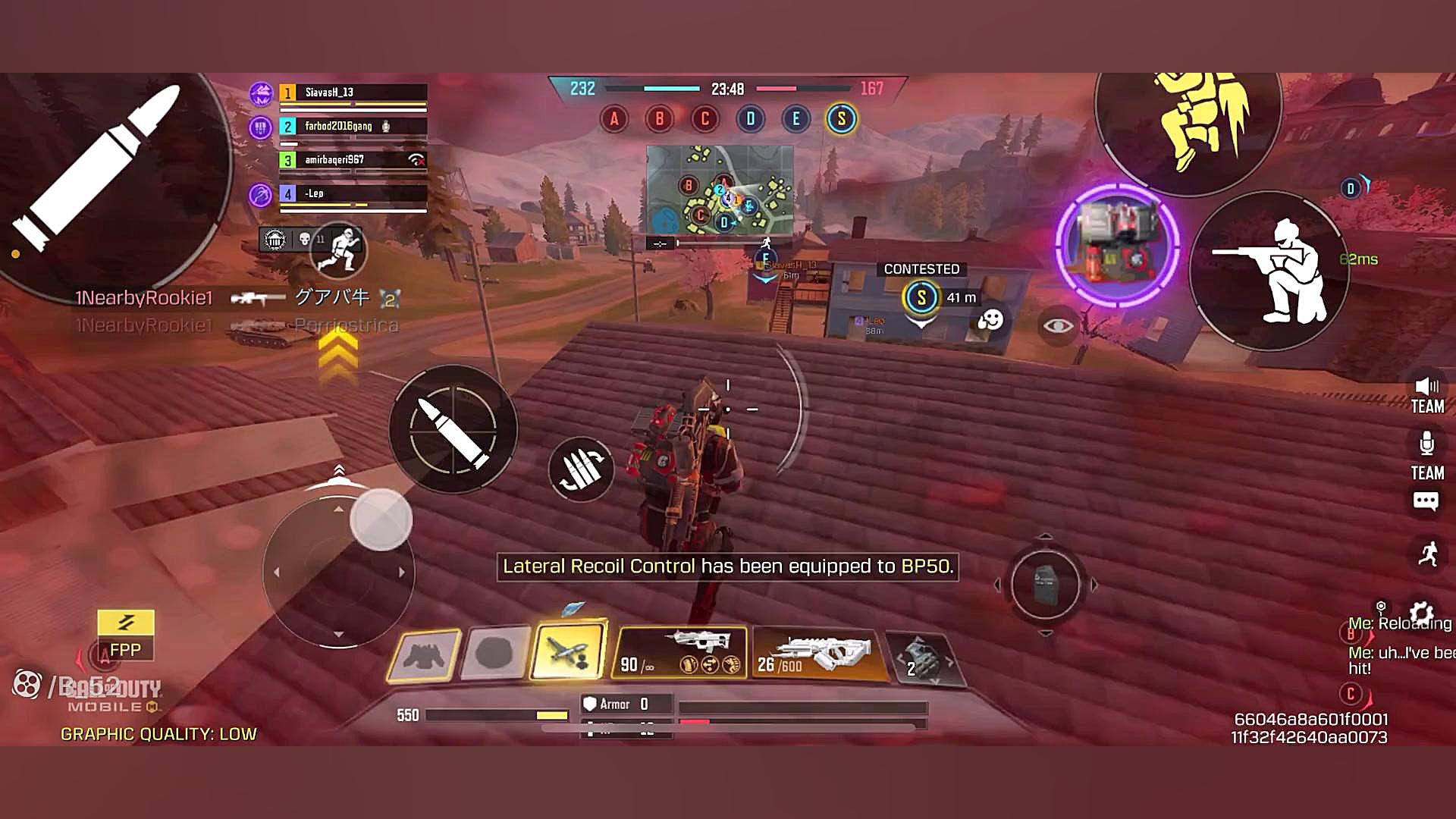Tap the armor plate selector

click(1045, 585)
